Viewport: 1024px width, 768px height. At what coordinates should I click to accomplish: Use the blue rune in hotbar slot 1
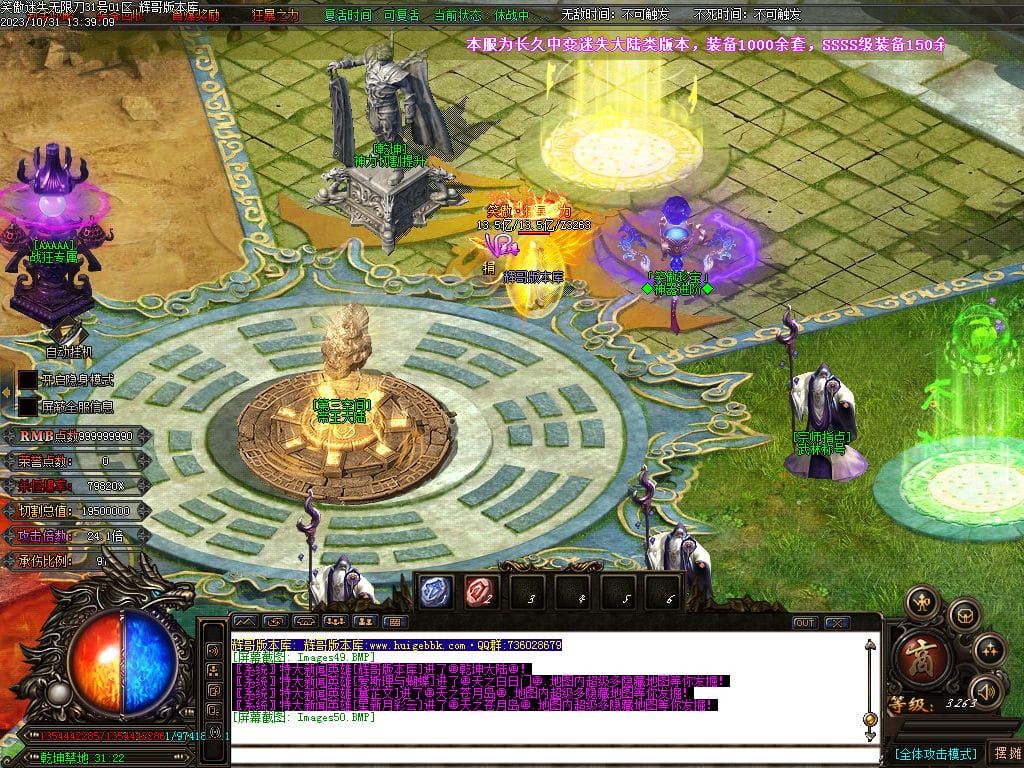click(434, 592)
